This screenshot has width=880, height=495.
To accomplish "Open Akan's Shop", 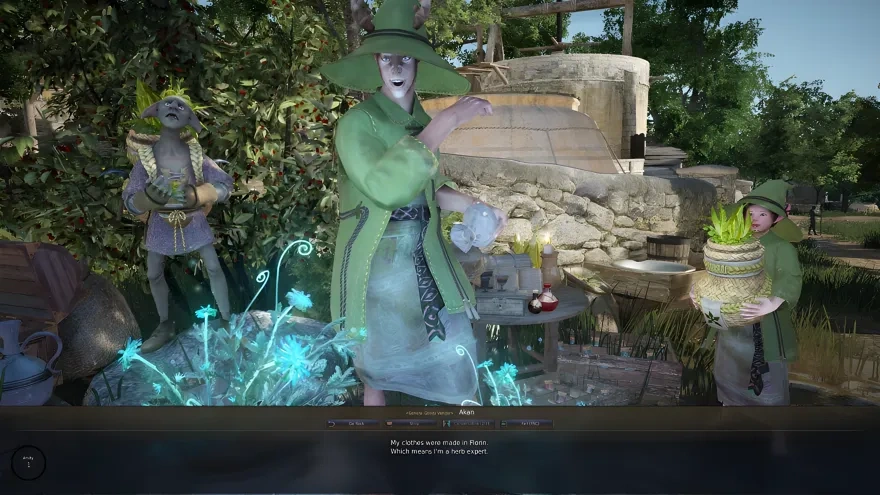I will (411, 424).
